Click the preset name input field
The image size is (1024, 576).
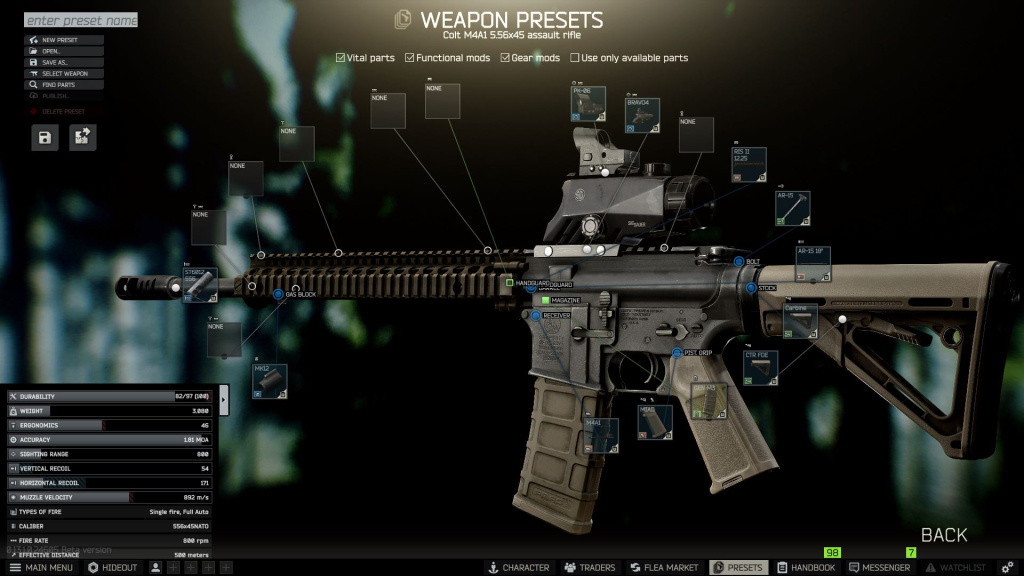point(80,20)
